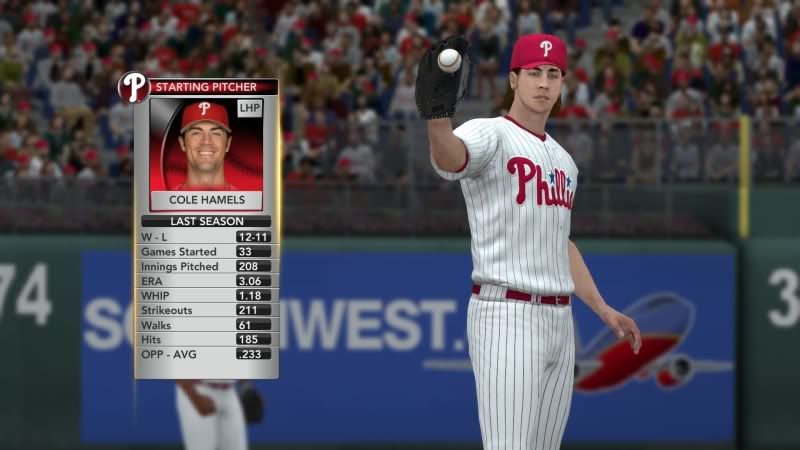Viewport: 800px width, 450px height.
Task: Select the Cole Hamels name plate
Action: tap(206, 200)
